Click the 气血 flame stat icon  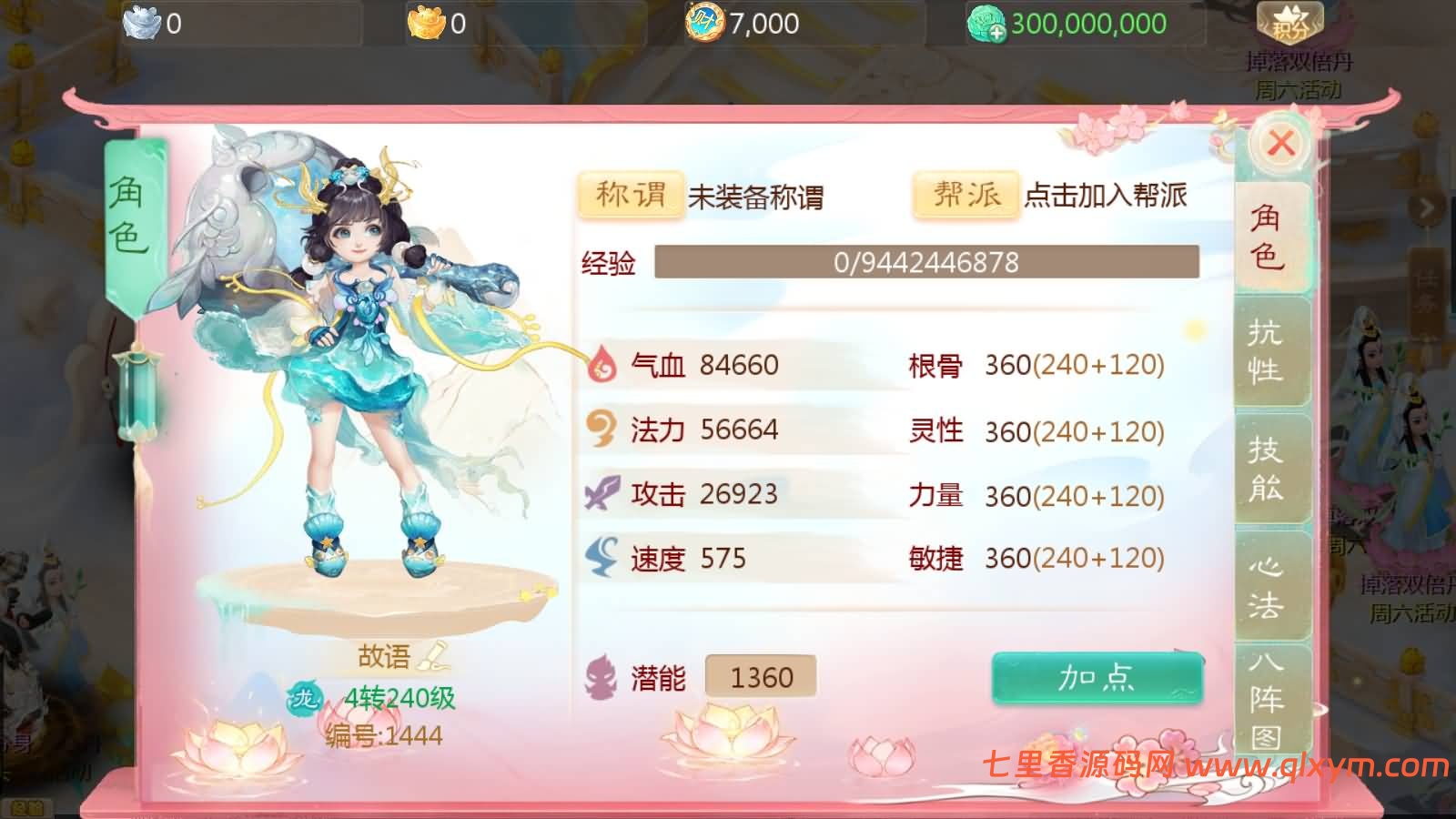[x=600, y=366]
